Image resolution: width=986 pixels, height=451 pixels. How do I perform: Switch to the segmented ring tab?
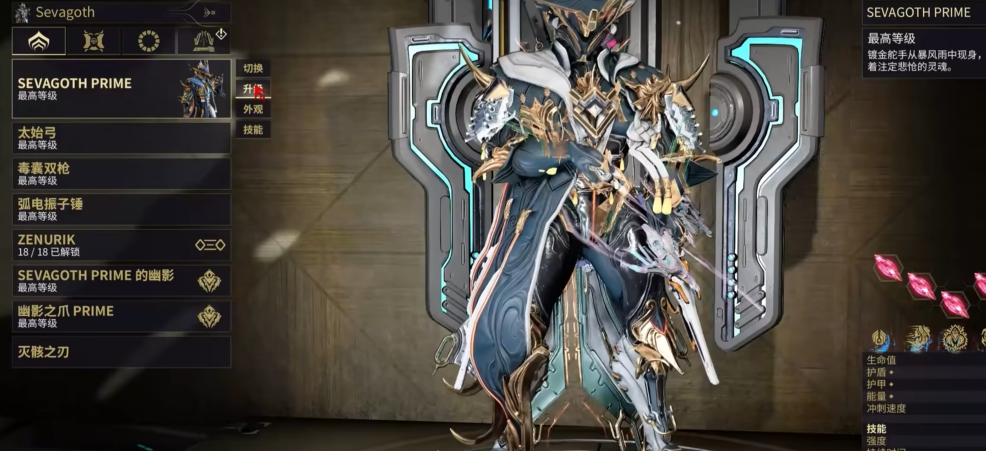click(x=149, y=41)
